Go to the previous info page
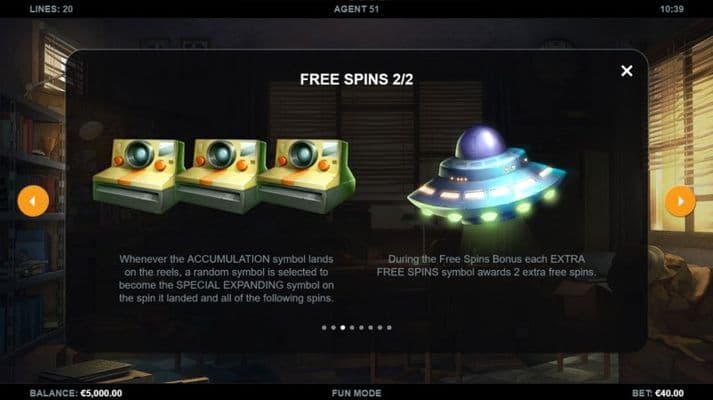Viewport: 713px width, 400px height. pos(33,201)
